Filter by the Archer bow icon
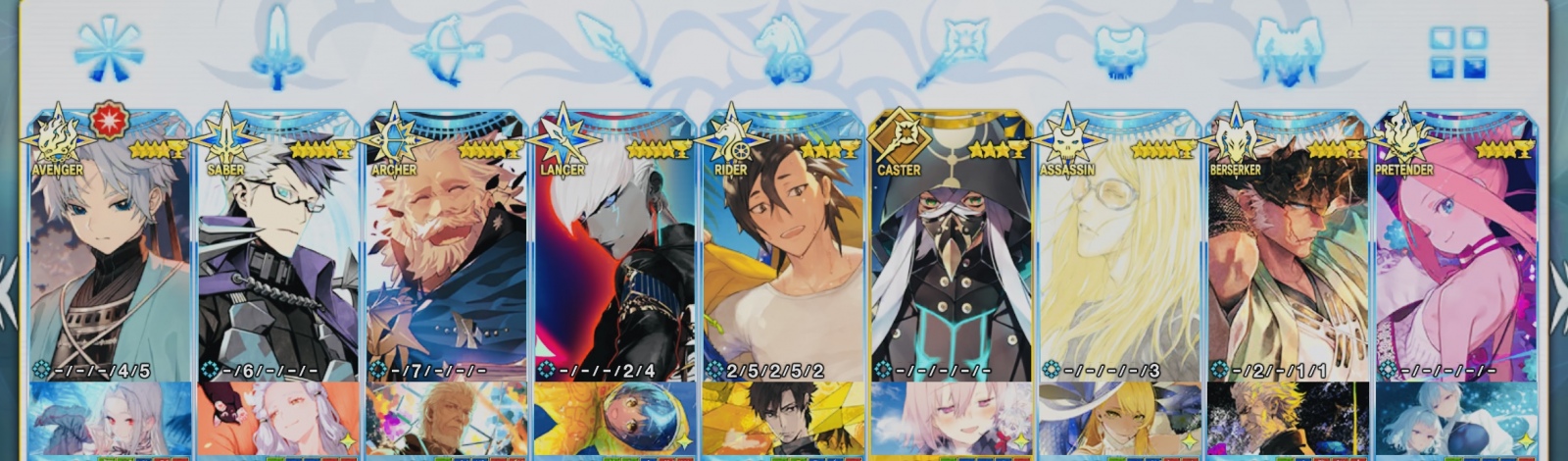 (x=447, y=49)
